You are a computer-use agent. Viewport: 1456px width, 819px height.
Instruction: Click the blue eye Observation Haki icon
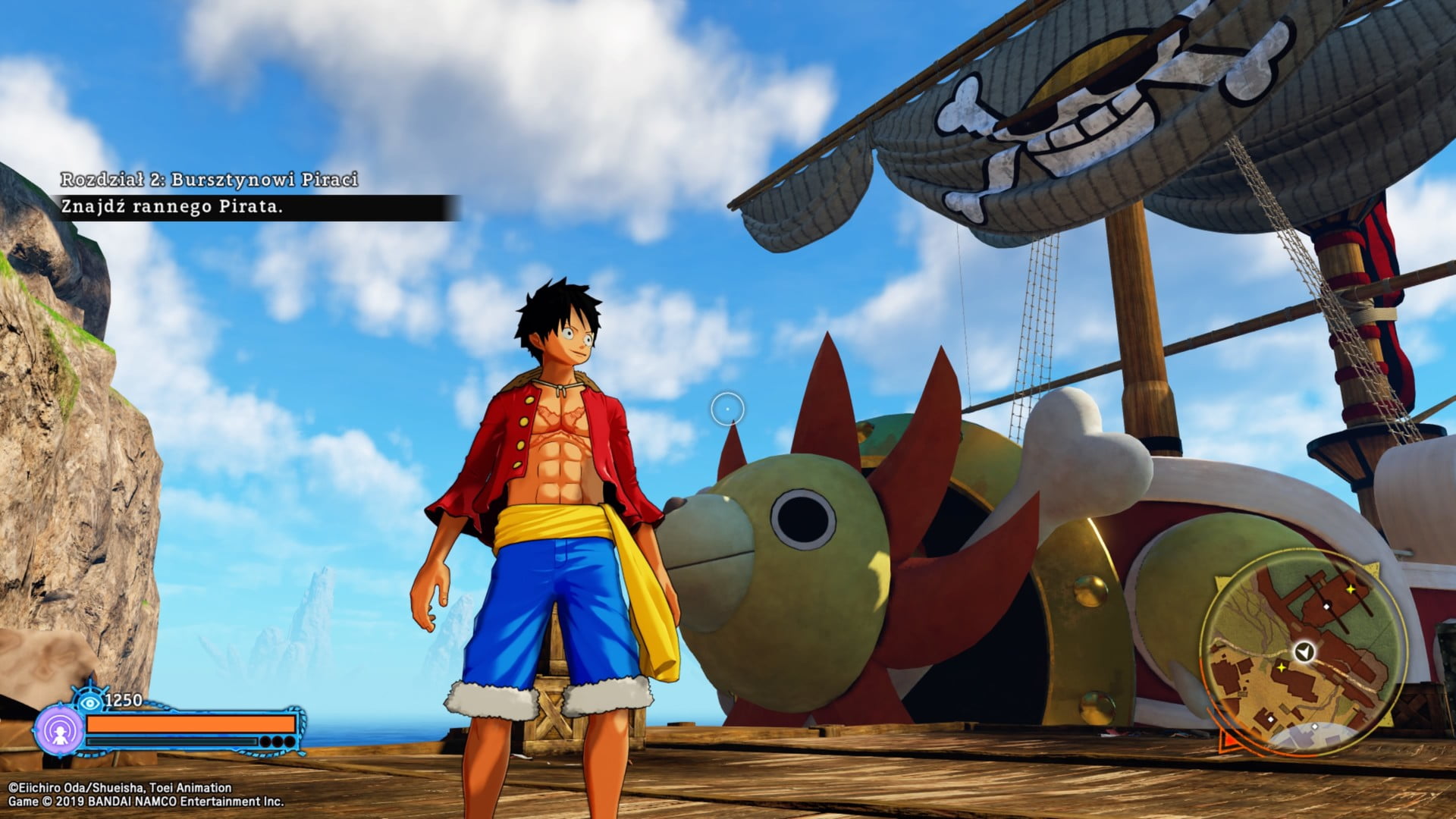[x=90, y=701]
